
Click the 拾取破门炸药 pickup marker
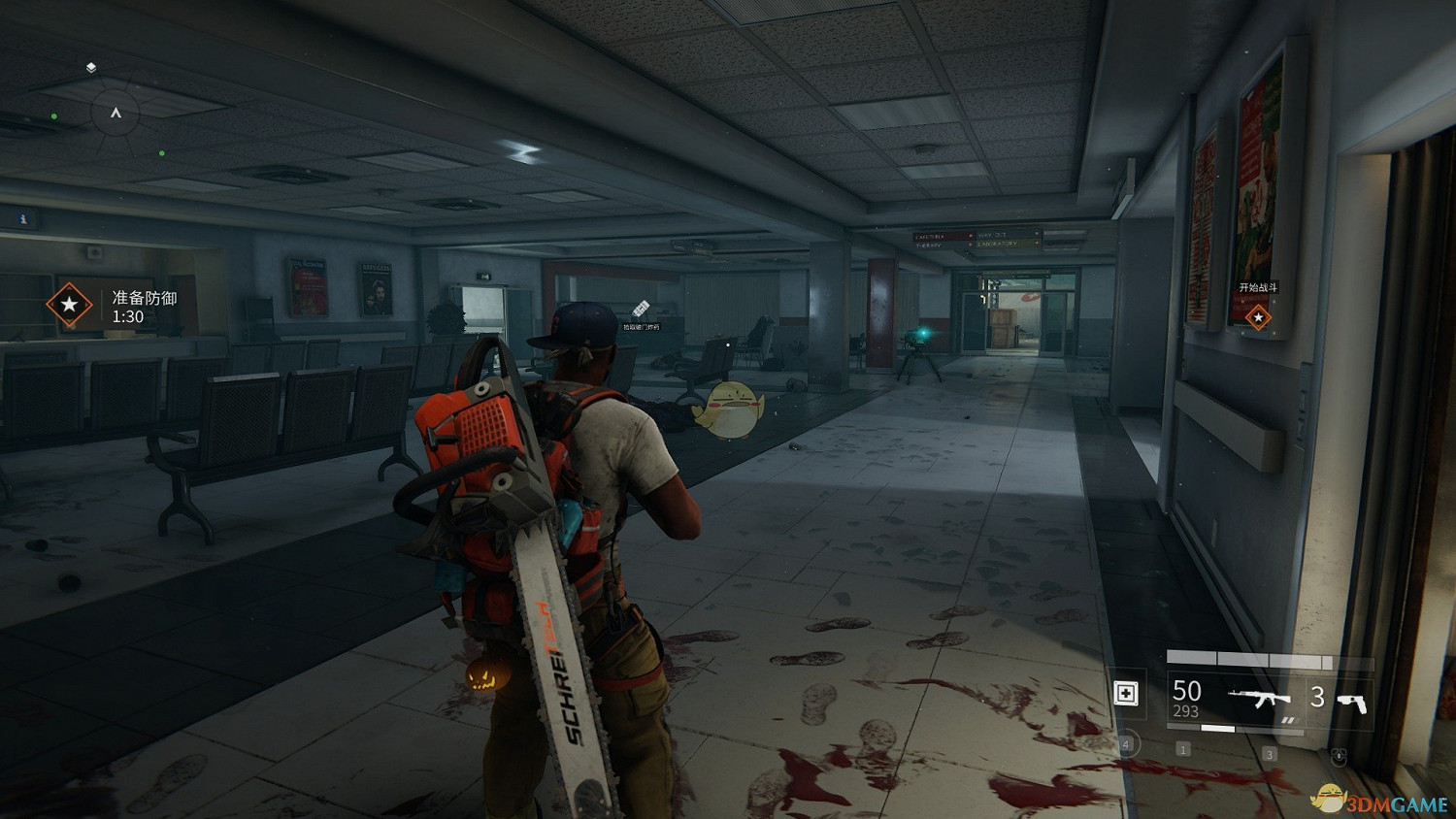(641, 311)
